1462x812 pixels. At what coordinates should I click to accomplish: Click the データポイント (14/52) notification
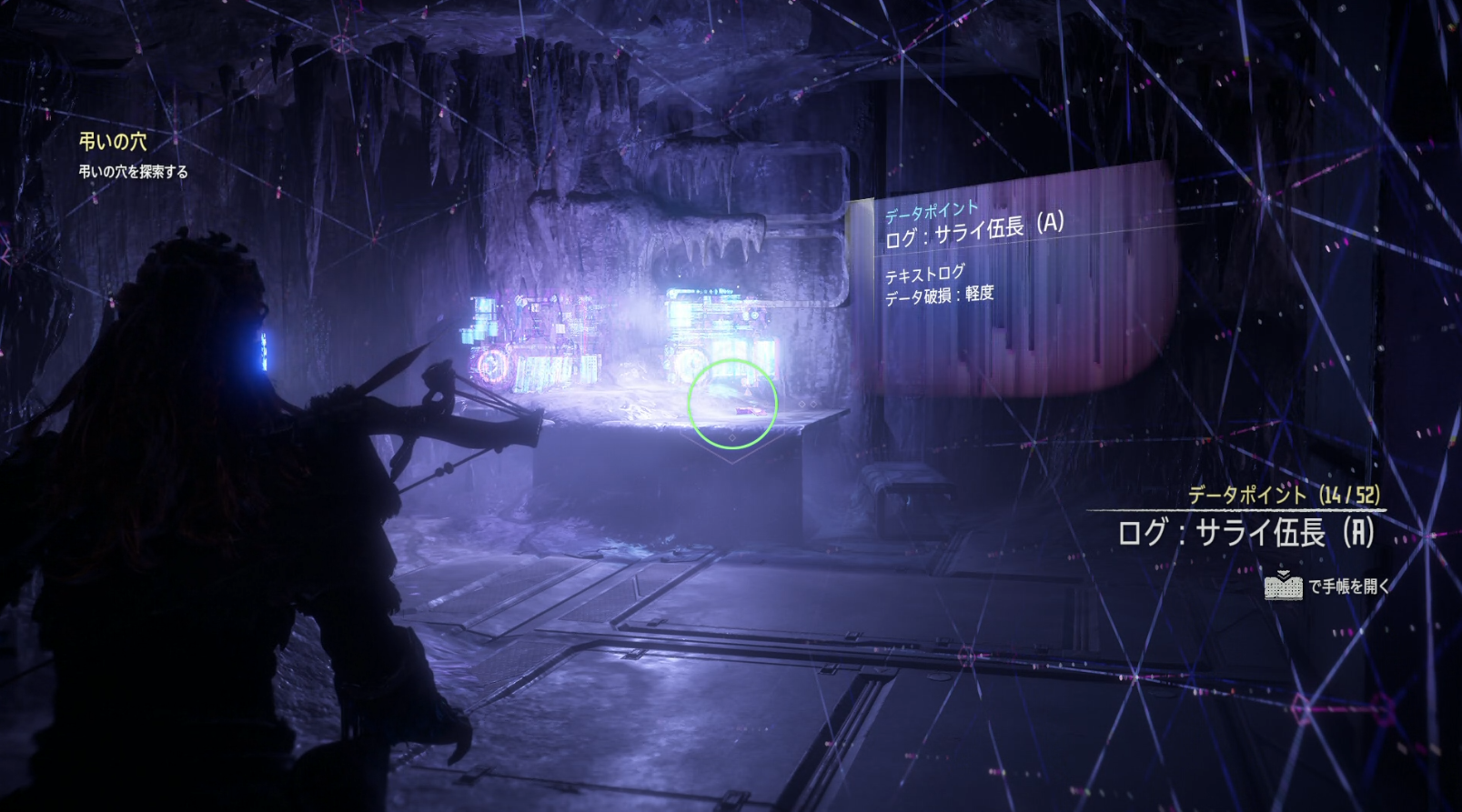click(1283, 496)
